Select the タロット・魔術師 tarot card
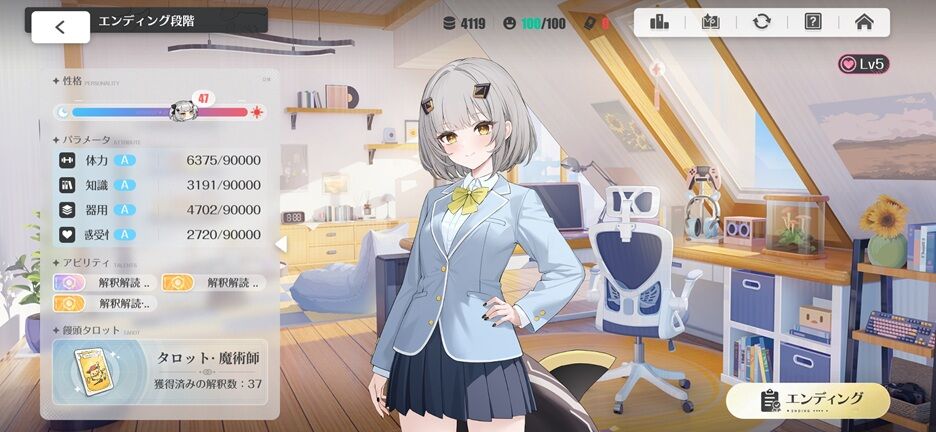Screen dimensions: 936x432 (160, 370)
